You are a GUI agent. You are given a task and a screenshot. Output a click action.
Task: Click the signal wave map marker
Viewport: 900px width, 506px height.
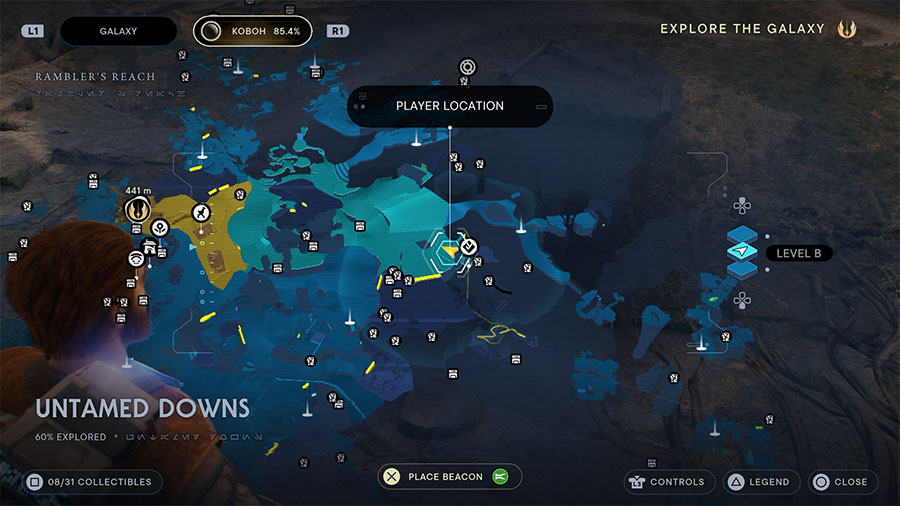click(x=136, y=259)
